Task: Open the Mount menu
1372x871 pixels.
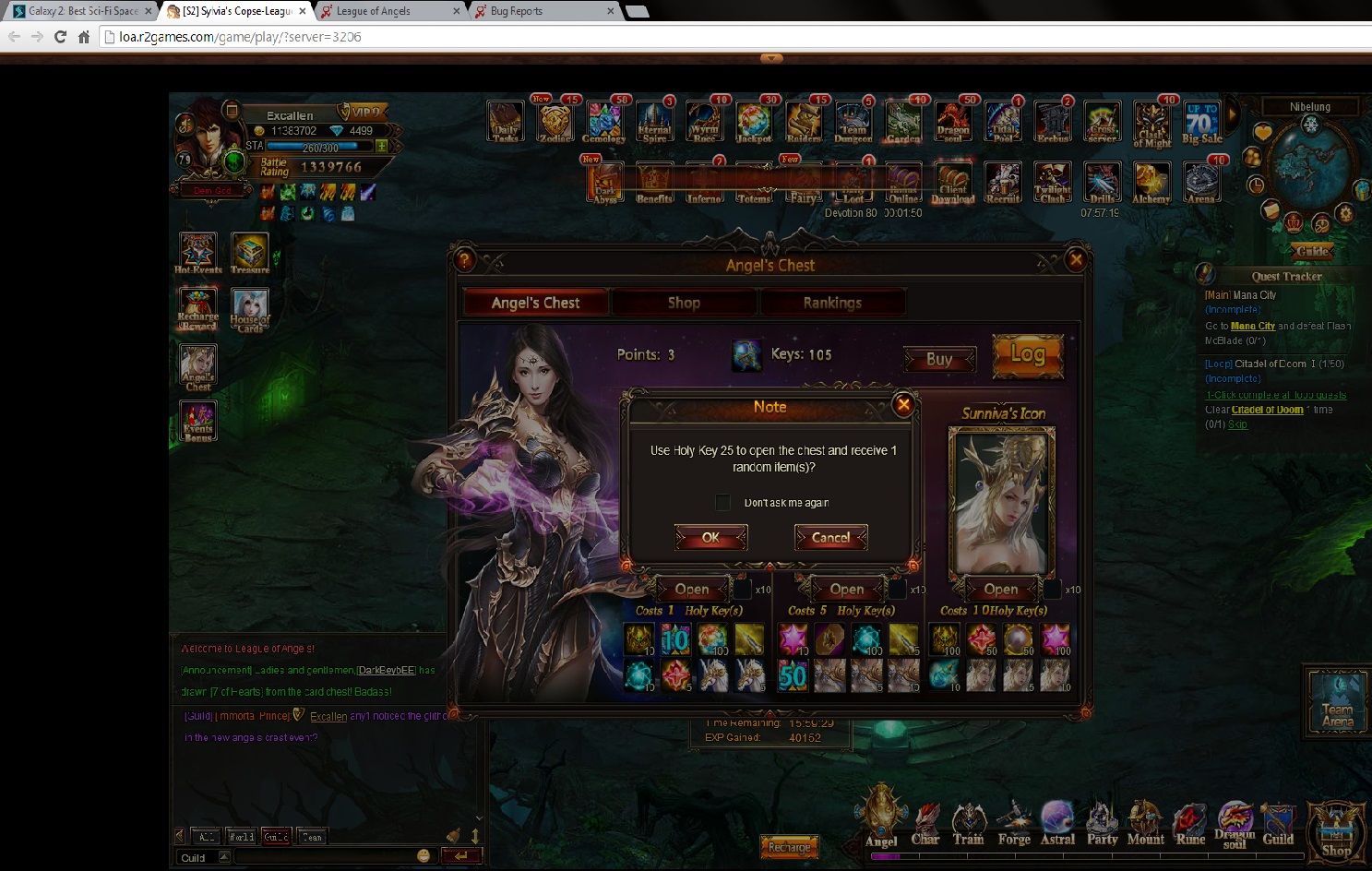Action: 1145,824
